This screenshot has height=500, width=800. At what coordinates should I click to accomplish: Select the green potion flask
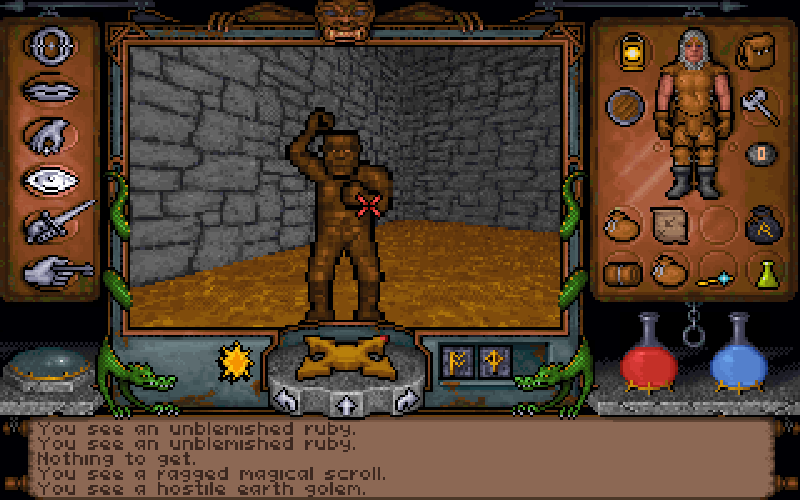tap(765, 272)
